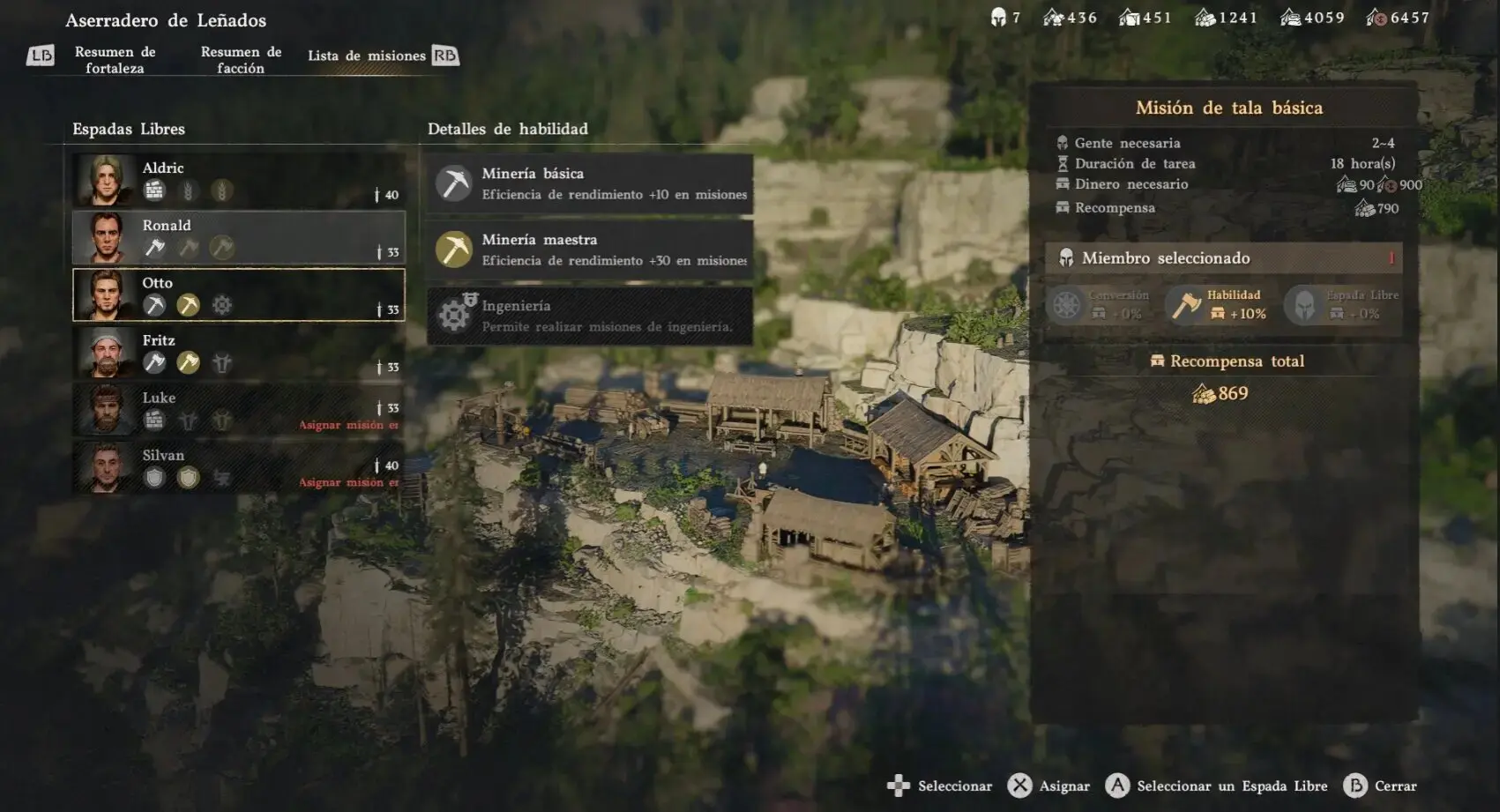Viewport: 1500px width, 812px height.
Task: Choose Luke in the roster list
Action: [x=238, y=409]
